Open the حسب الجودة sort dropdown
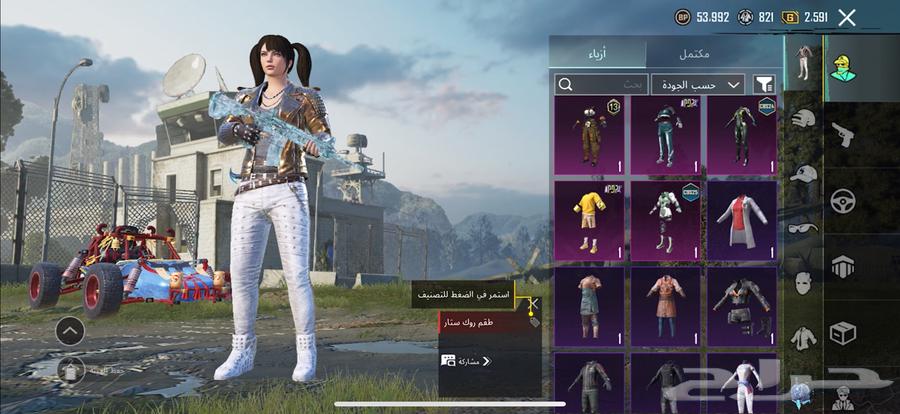Screen dimensions: 900x414 698,85
